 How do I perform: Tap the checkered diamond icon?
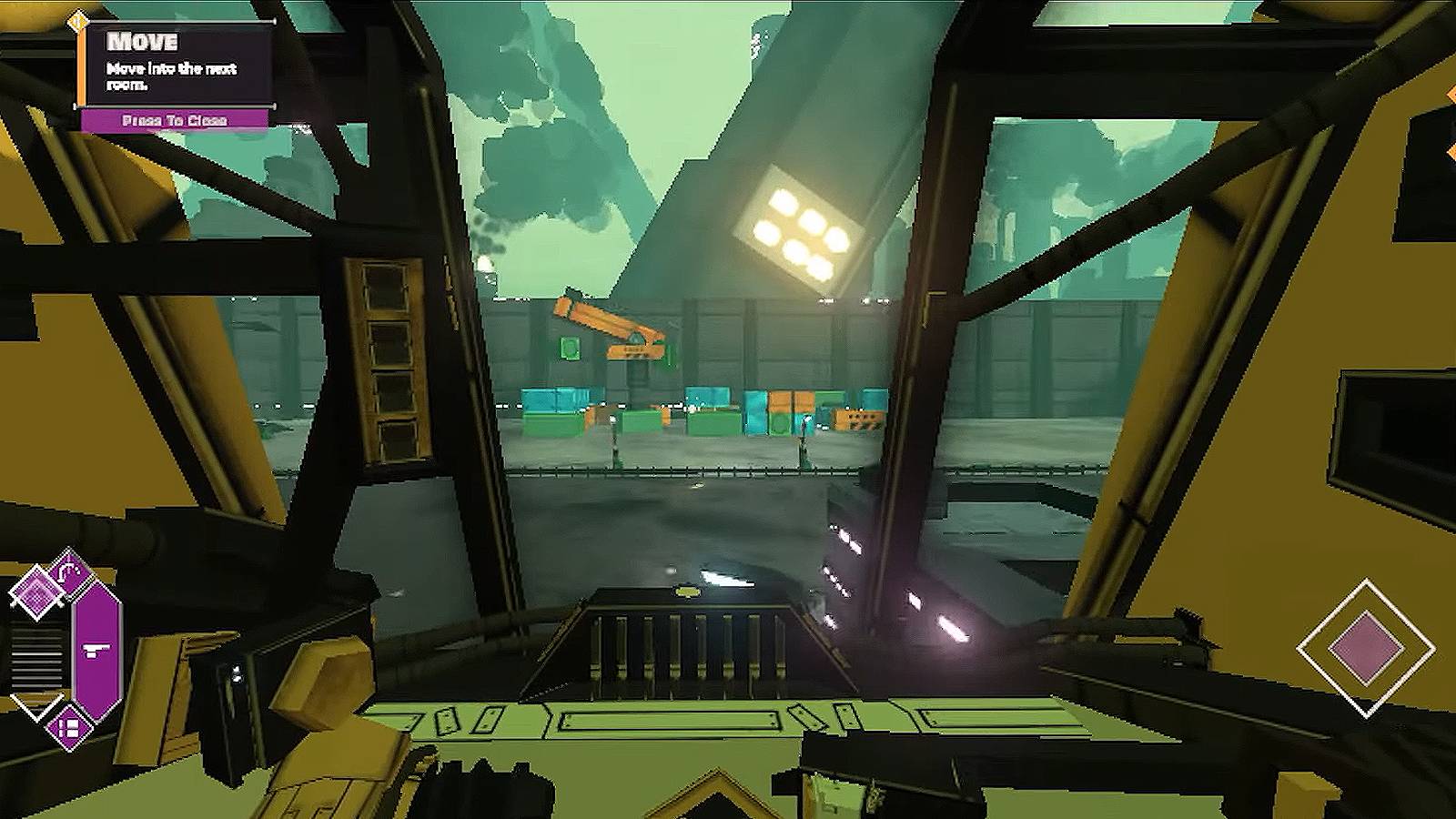(36, 593)
